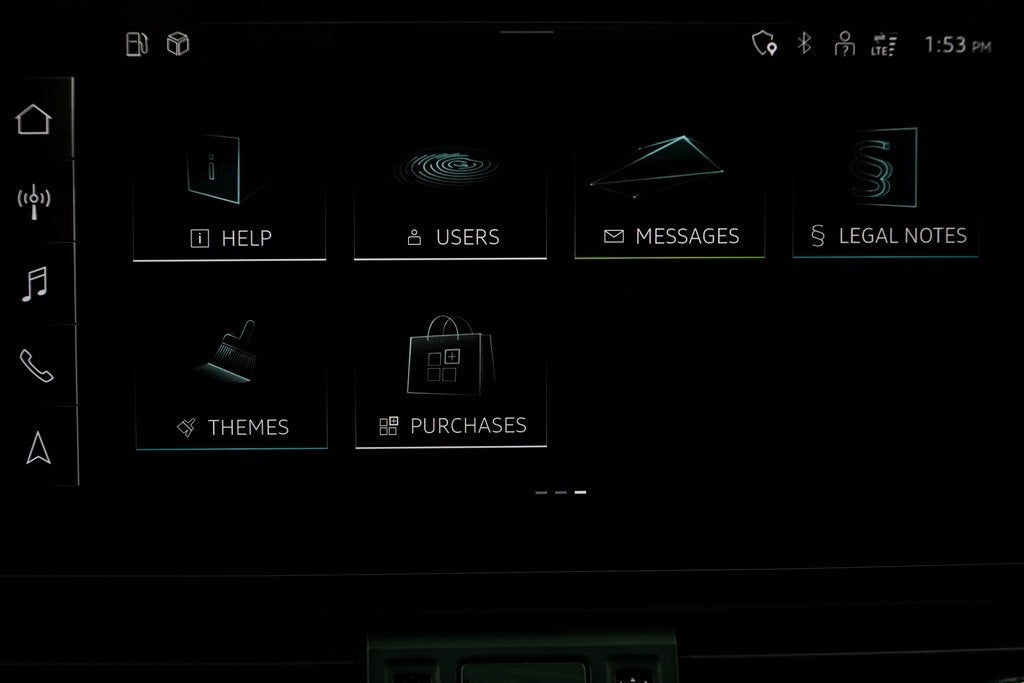1024x683 pixels.
Task: Open the radio antenna icon in sidebar
Action: (34, 201)
